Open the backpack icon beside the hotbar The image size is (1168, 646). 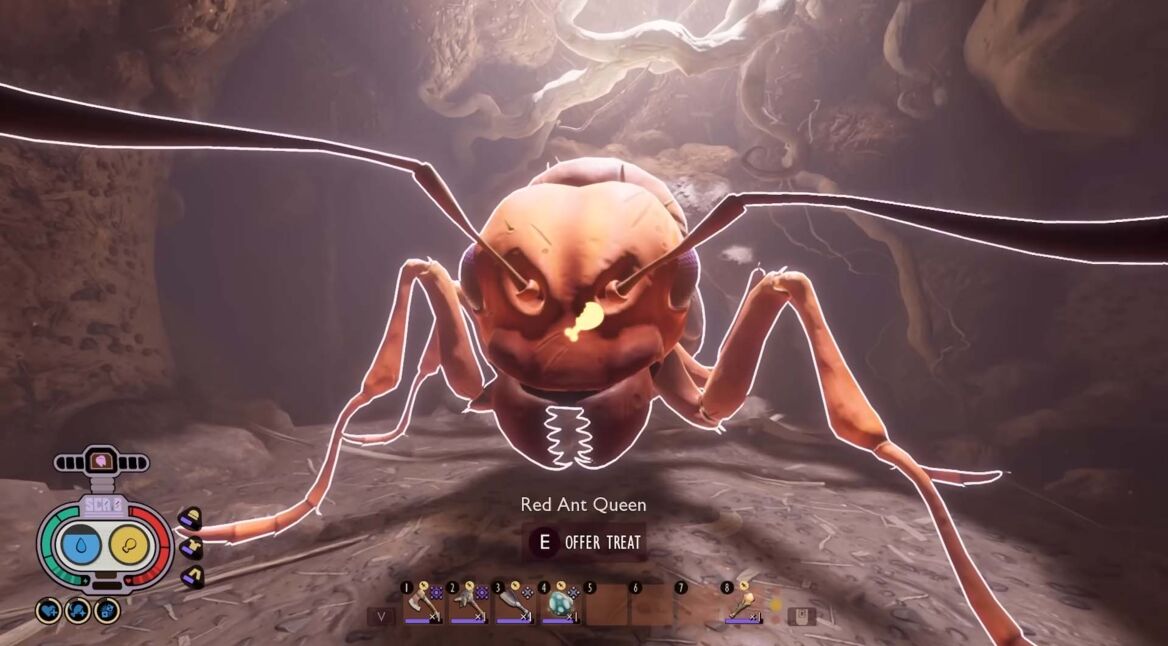coord(801,615)
